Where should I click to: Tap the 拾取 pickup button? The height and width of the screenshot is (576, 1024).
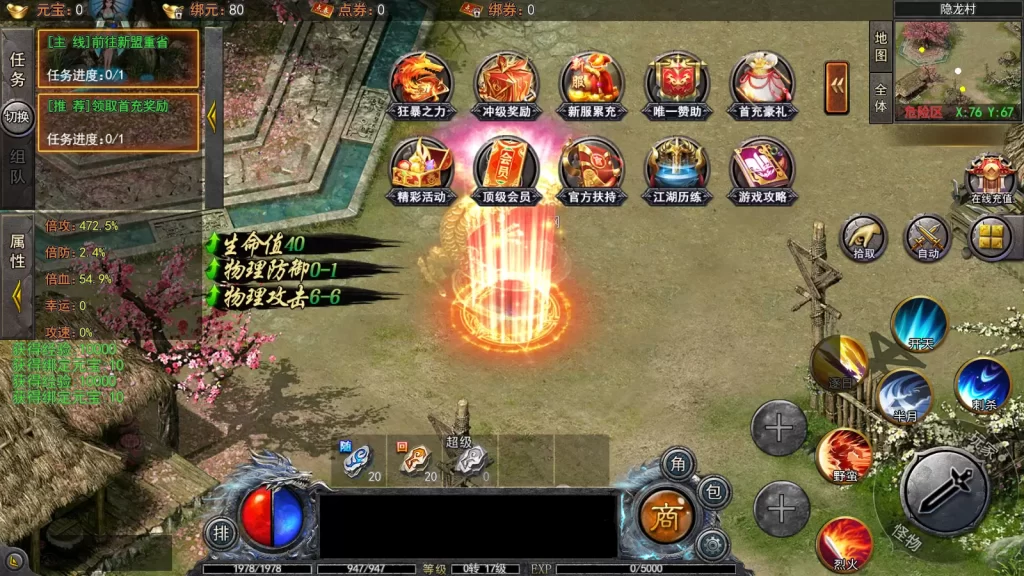click(863, 238)
